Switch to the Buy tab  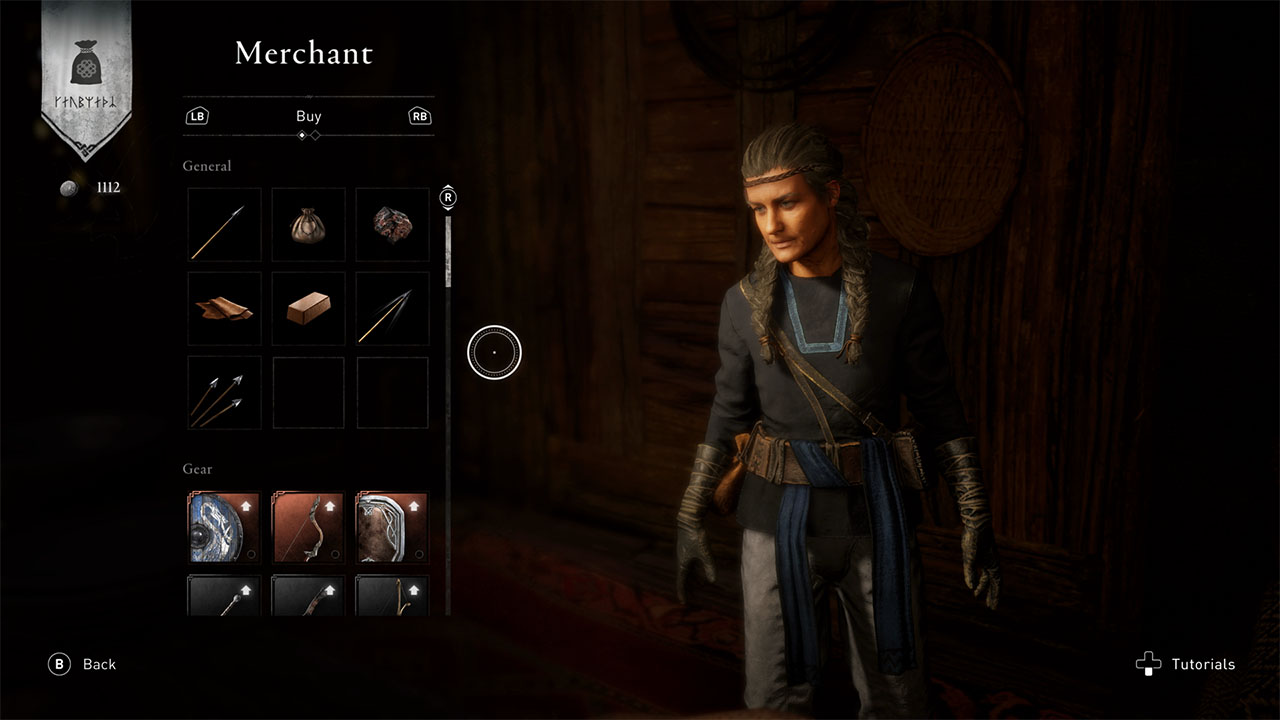pyautogui.click(x=309, y=116)
